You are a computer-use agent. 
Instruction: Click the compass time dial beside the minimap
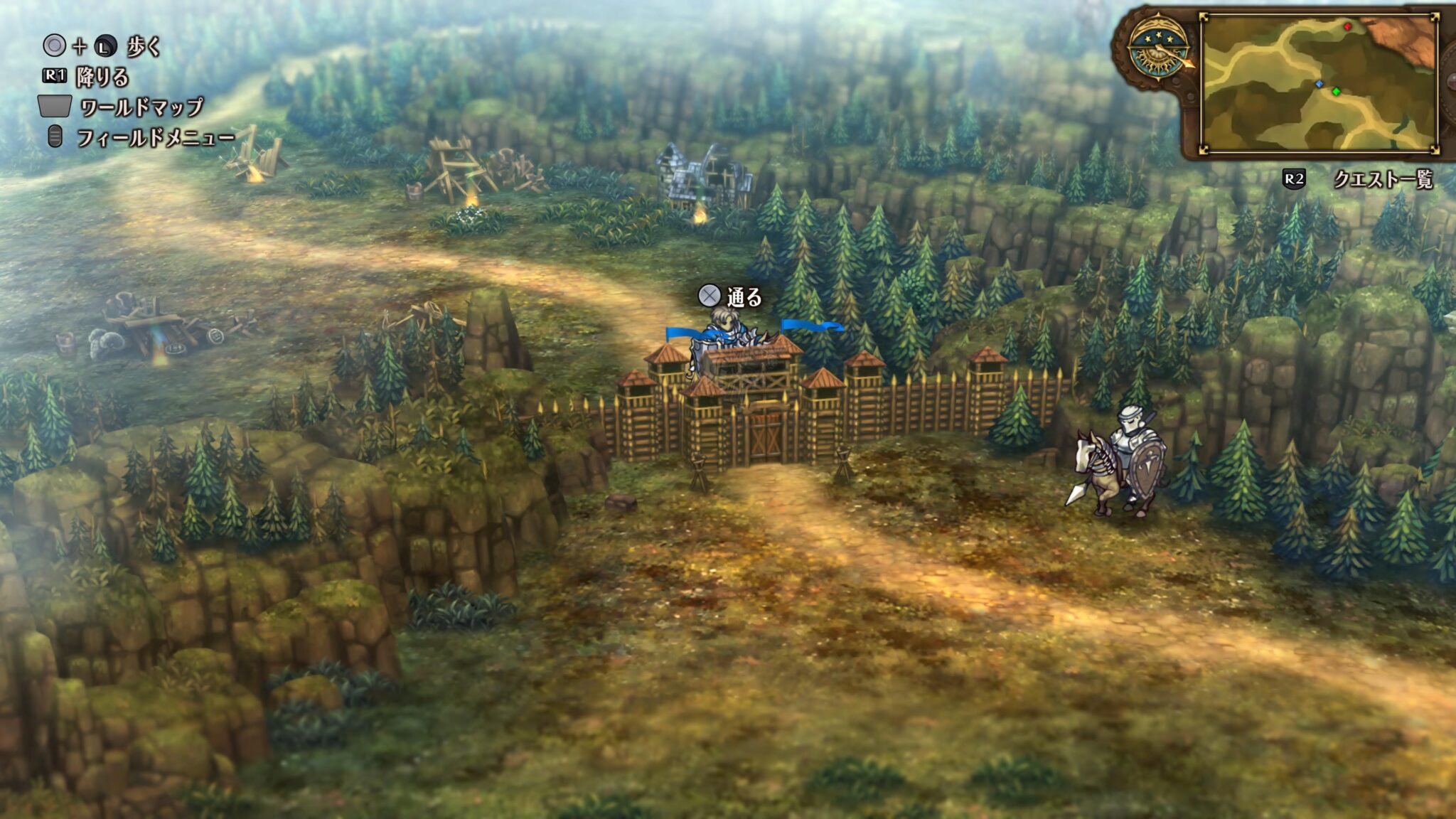(1157, 48)
